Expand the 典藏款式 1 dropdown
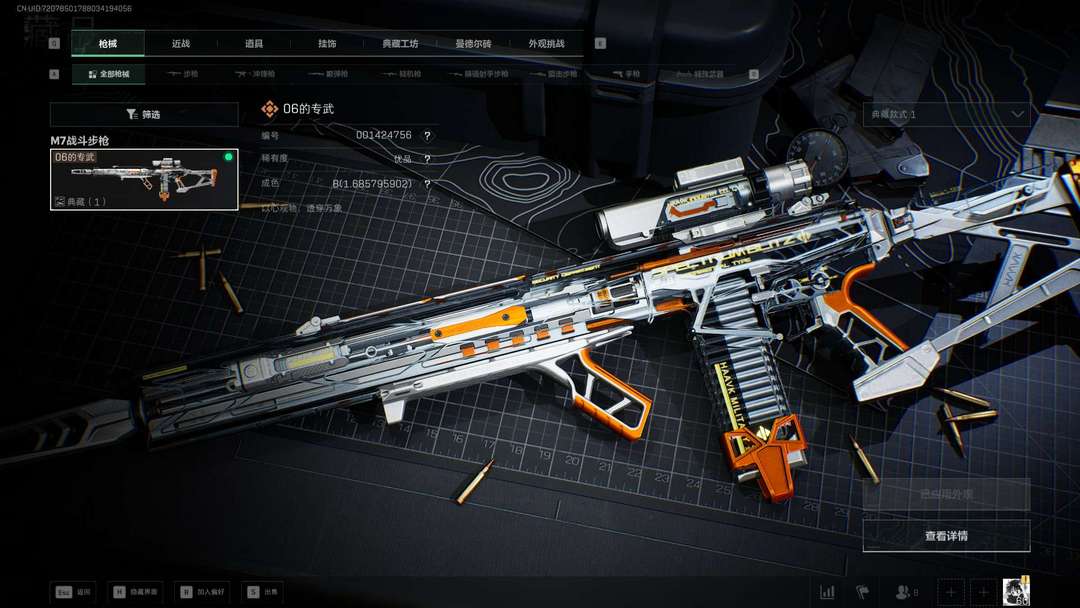 coord(946,114)
